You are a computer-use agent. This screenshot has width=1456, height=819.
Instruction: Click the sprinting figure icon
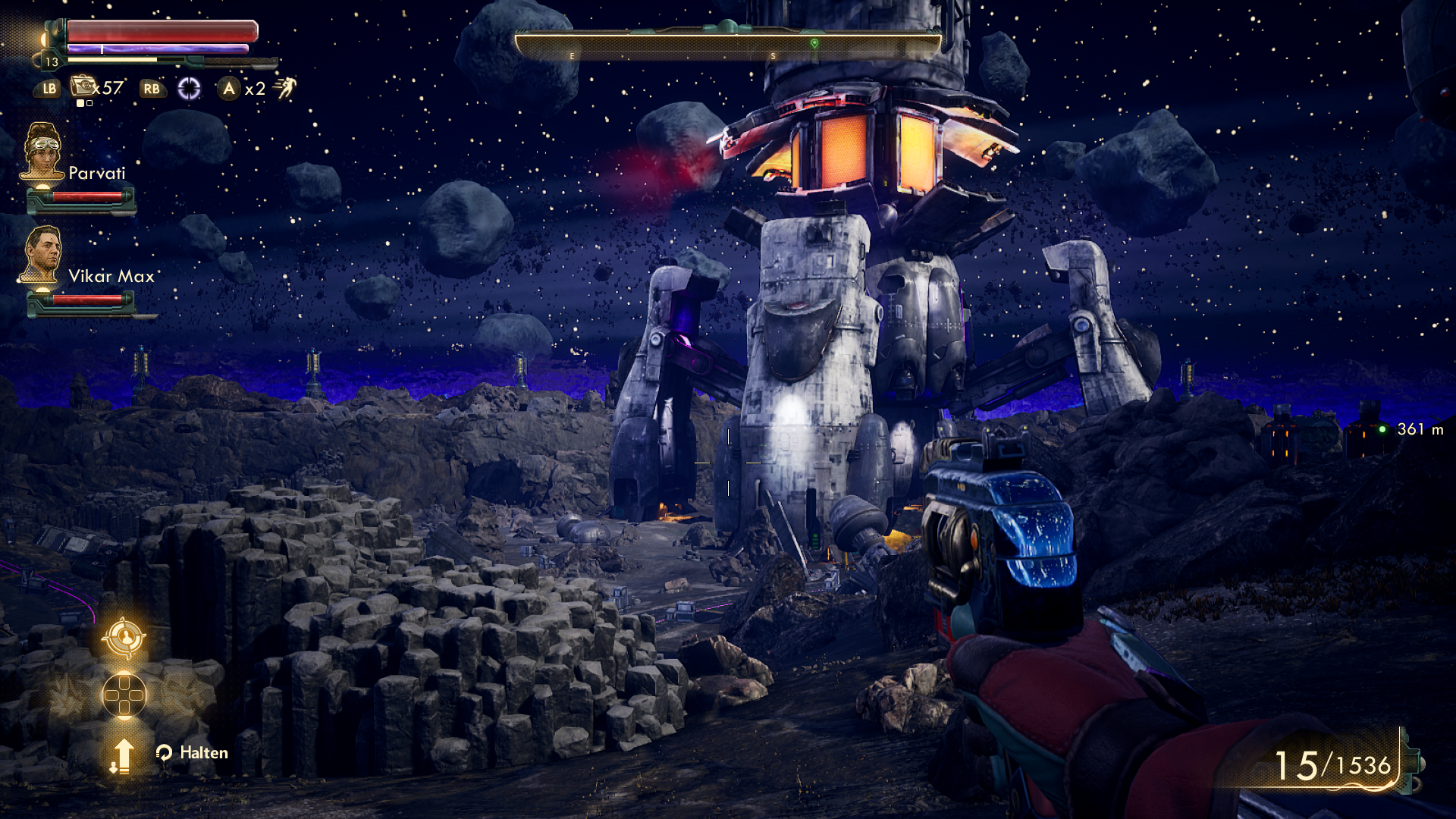(285, 88)
